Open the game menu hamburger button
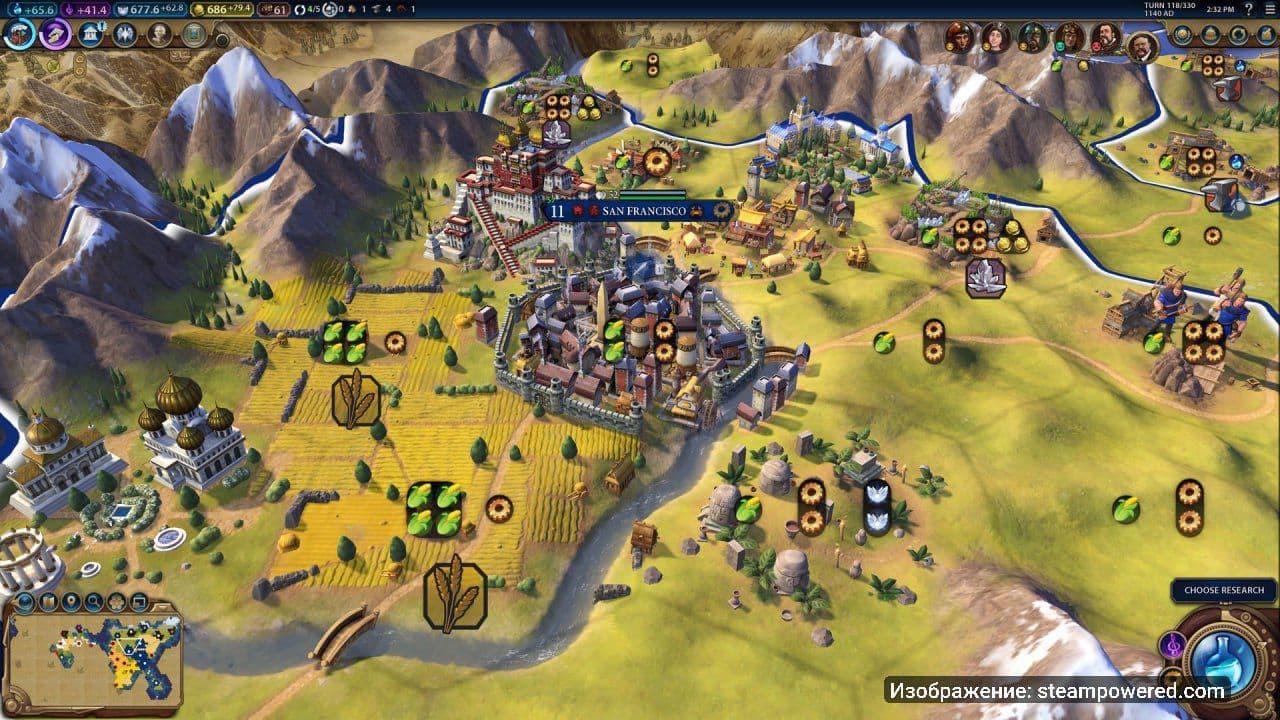 coord(1268,9)
